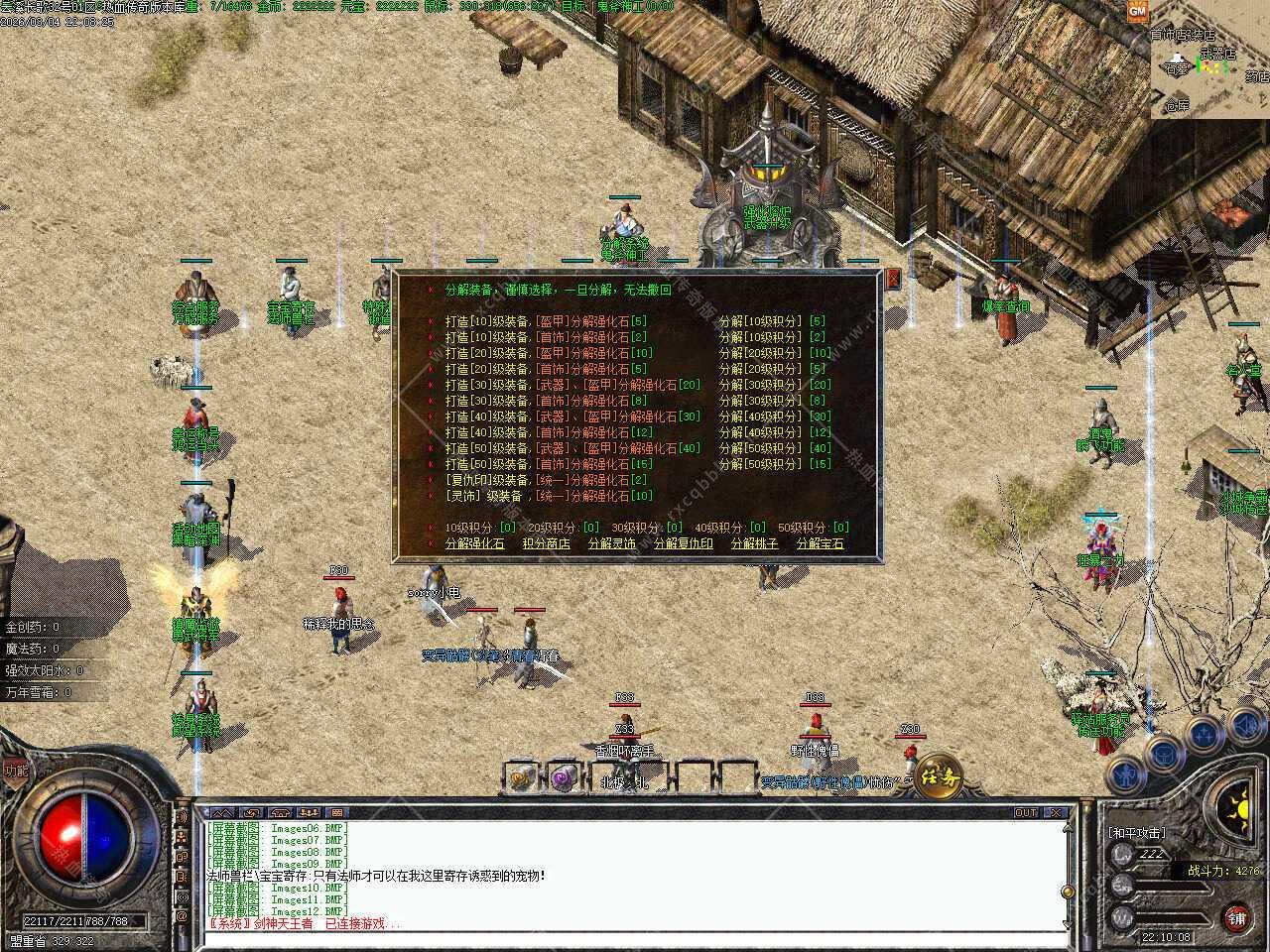Choose the 分解强化石 link
The width and height of the screenshot is (1270, 952).
[474, 543]
